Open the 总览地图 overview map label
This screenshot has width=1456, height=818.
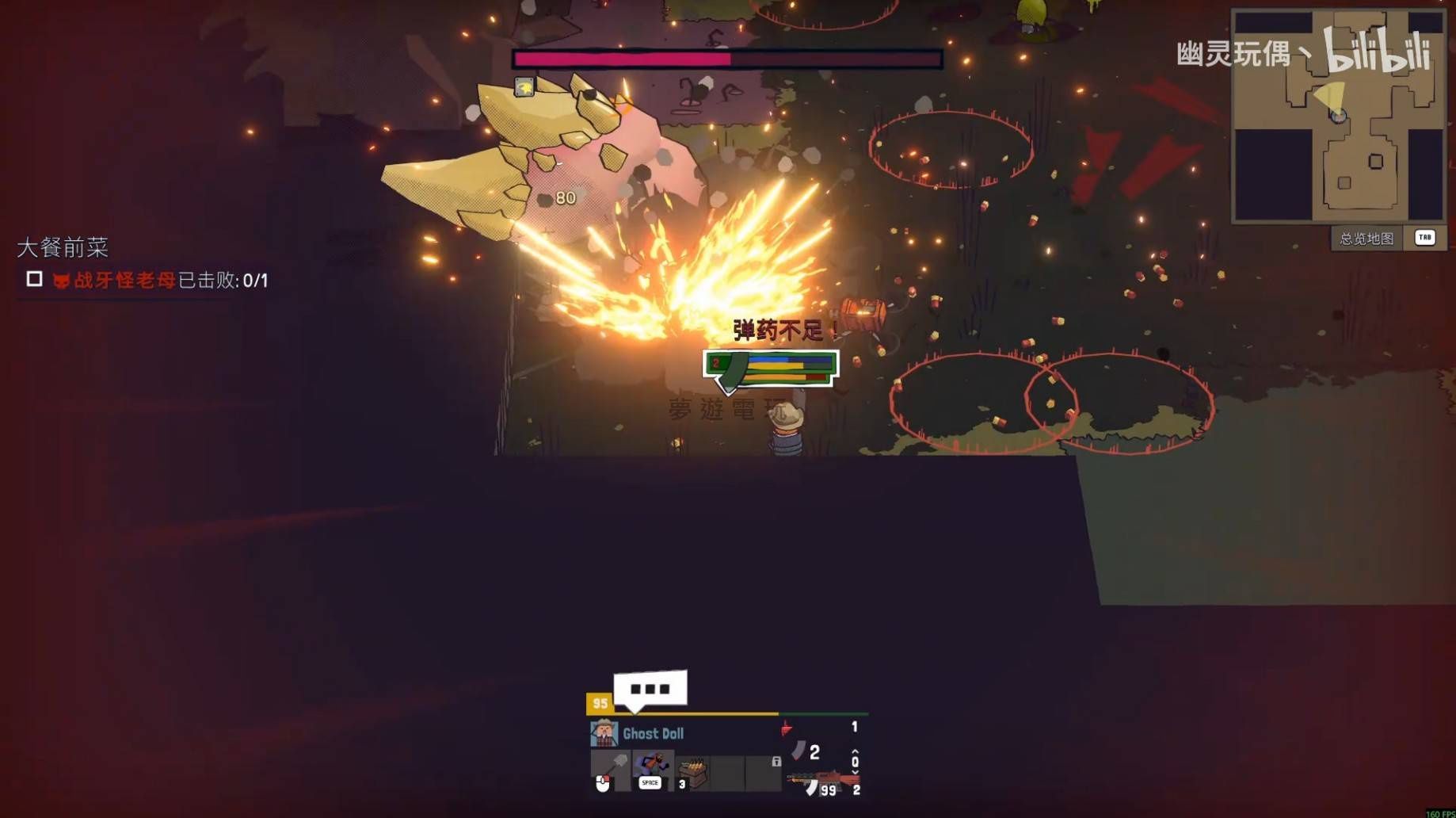click(1366, 239)
